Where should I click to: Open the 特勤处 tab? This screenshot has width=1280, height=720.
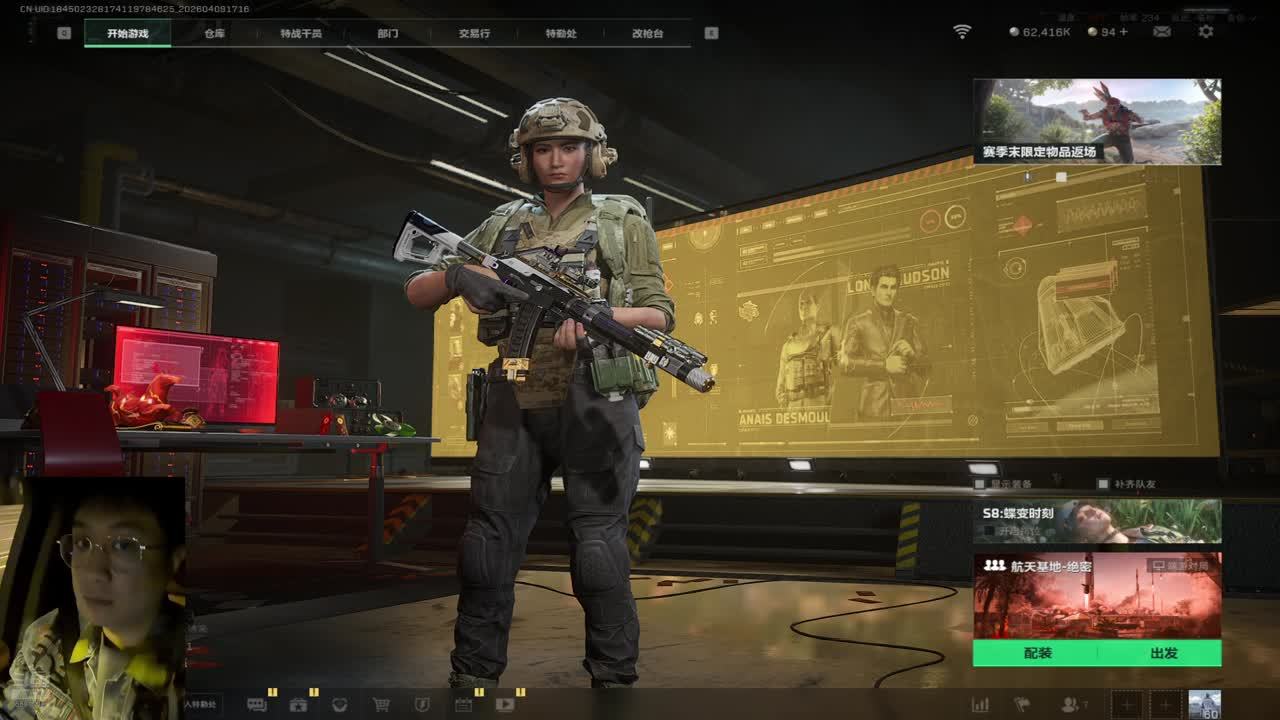coord(561,33)
